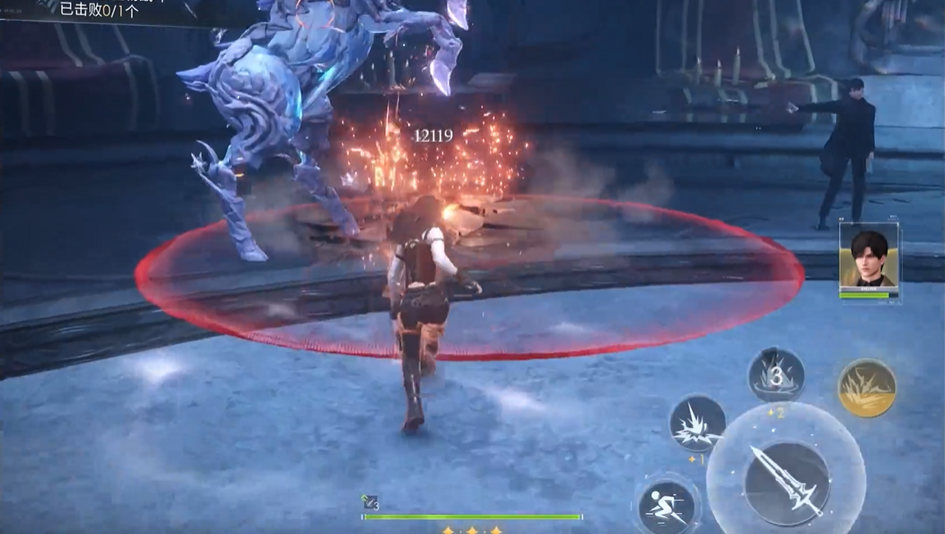Trigger the skill showing cooldown 3
945x534 pixels.
776,376
